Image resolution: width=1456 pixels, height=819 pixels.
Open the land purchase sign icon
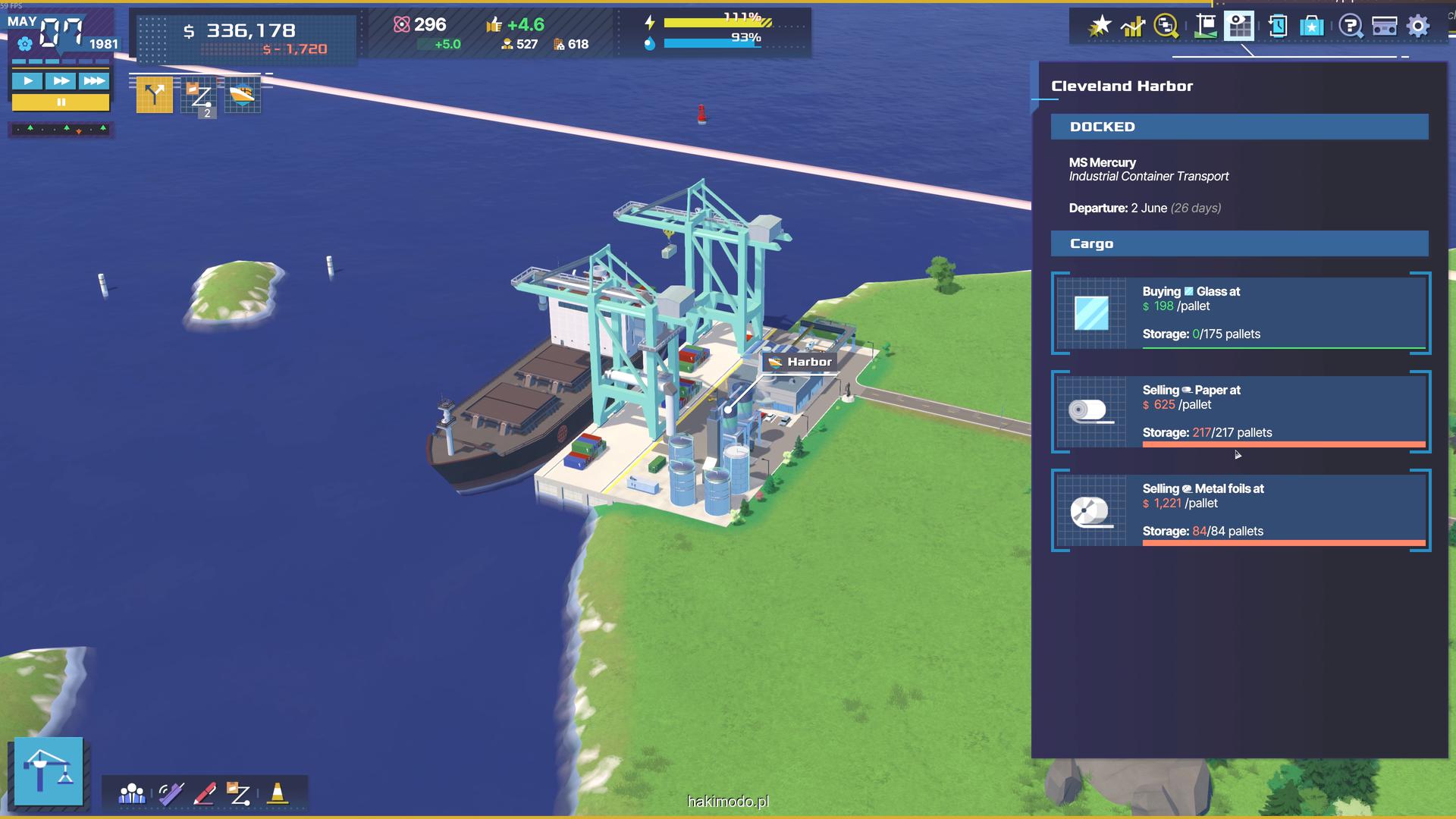1205,27
